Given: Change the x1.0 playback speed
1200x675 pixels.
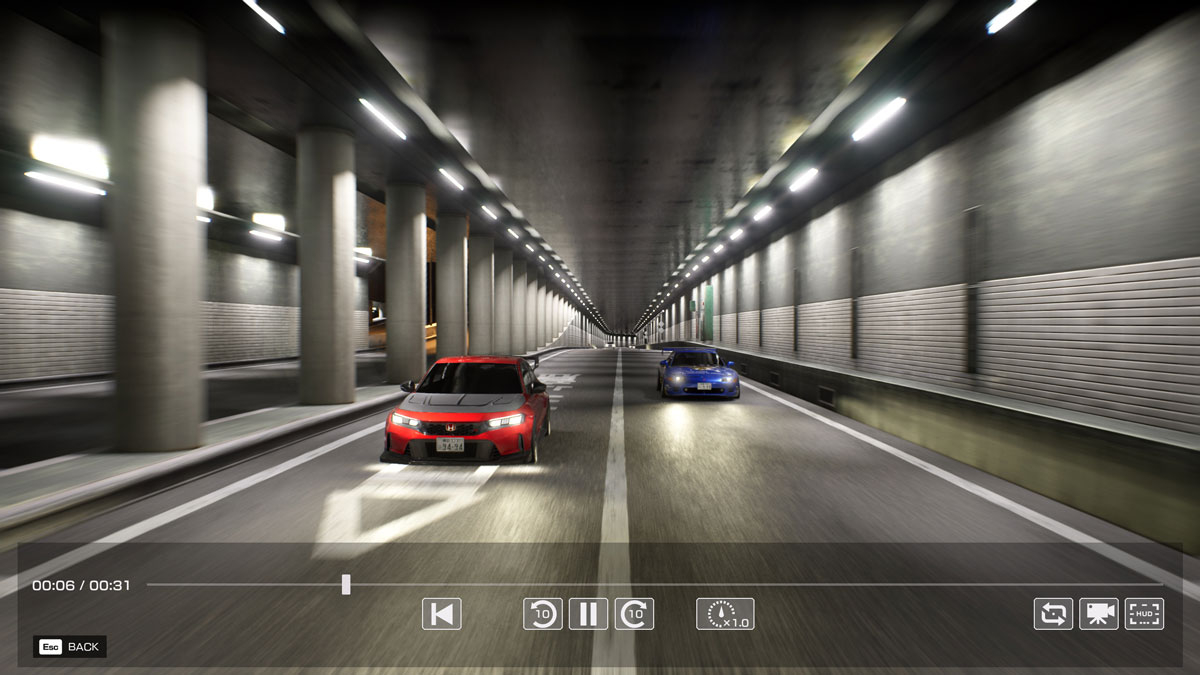Looking at the screenshot, I should tap(725, 614).
